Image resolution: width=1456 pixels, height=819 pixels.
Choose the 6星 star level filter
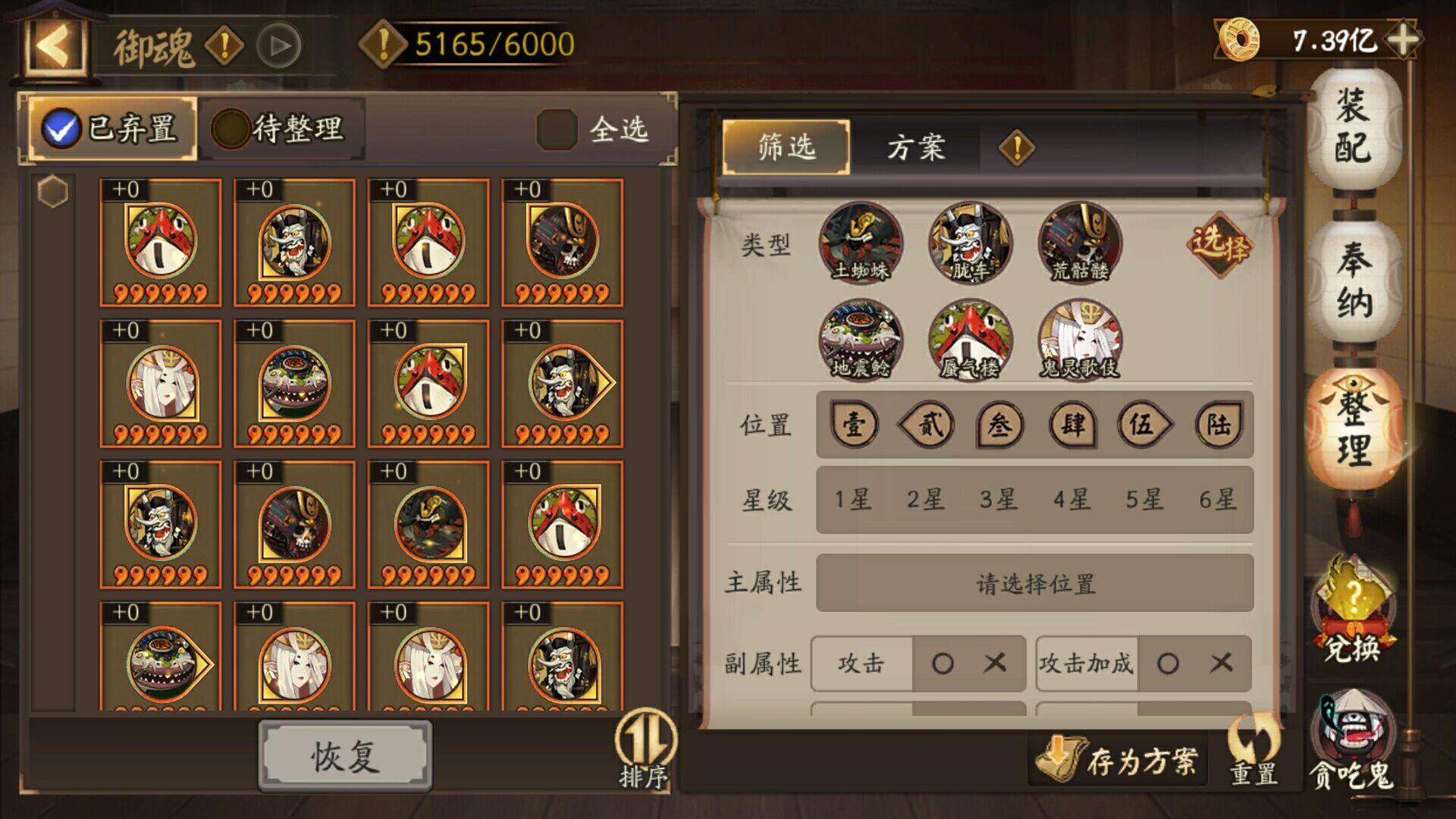(x=1217, y=500)
